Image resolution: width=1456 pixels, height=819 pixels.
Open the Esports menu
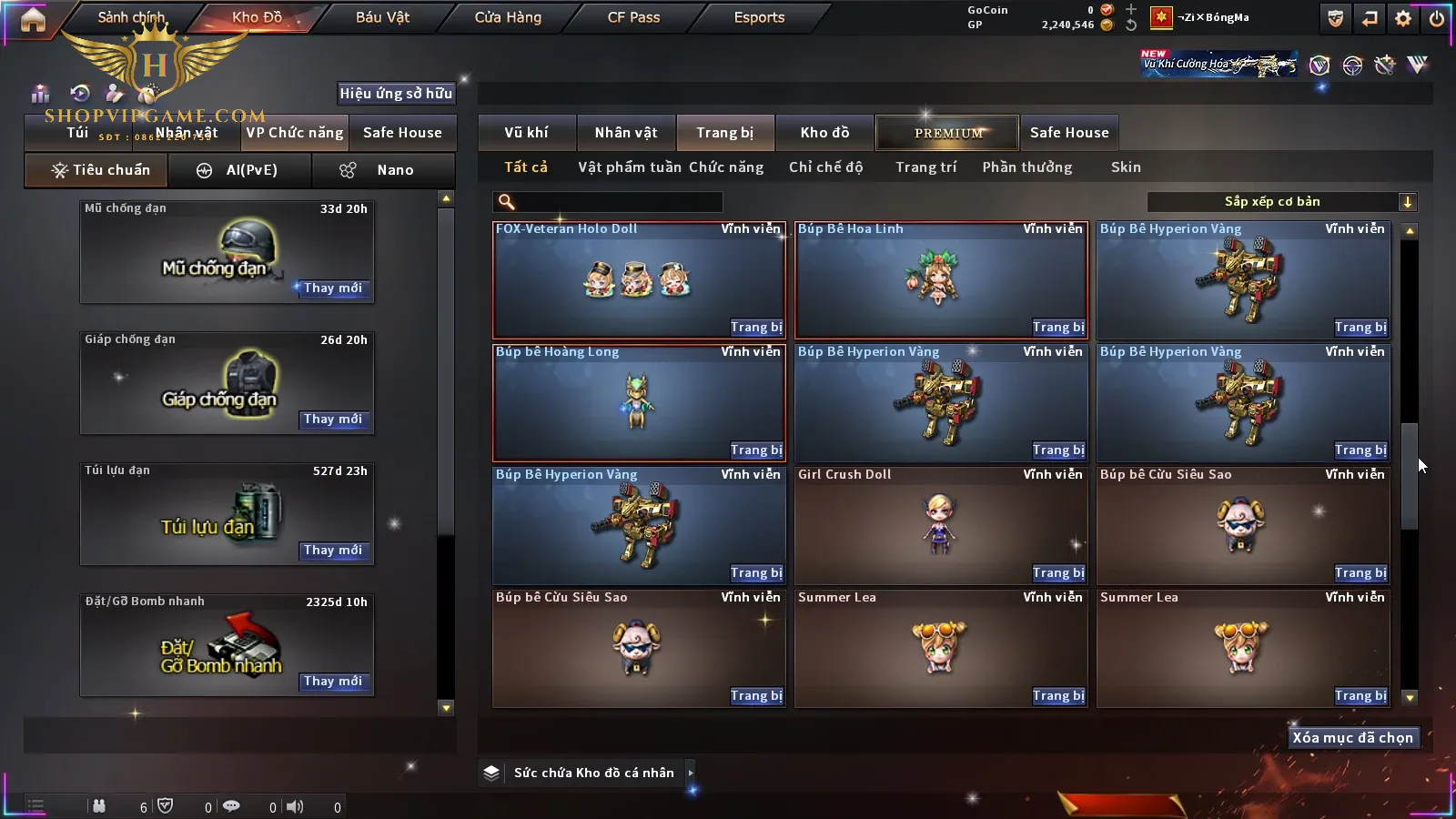(759, 17)
